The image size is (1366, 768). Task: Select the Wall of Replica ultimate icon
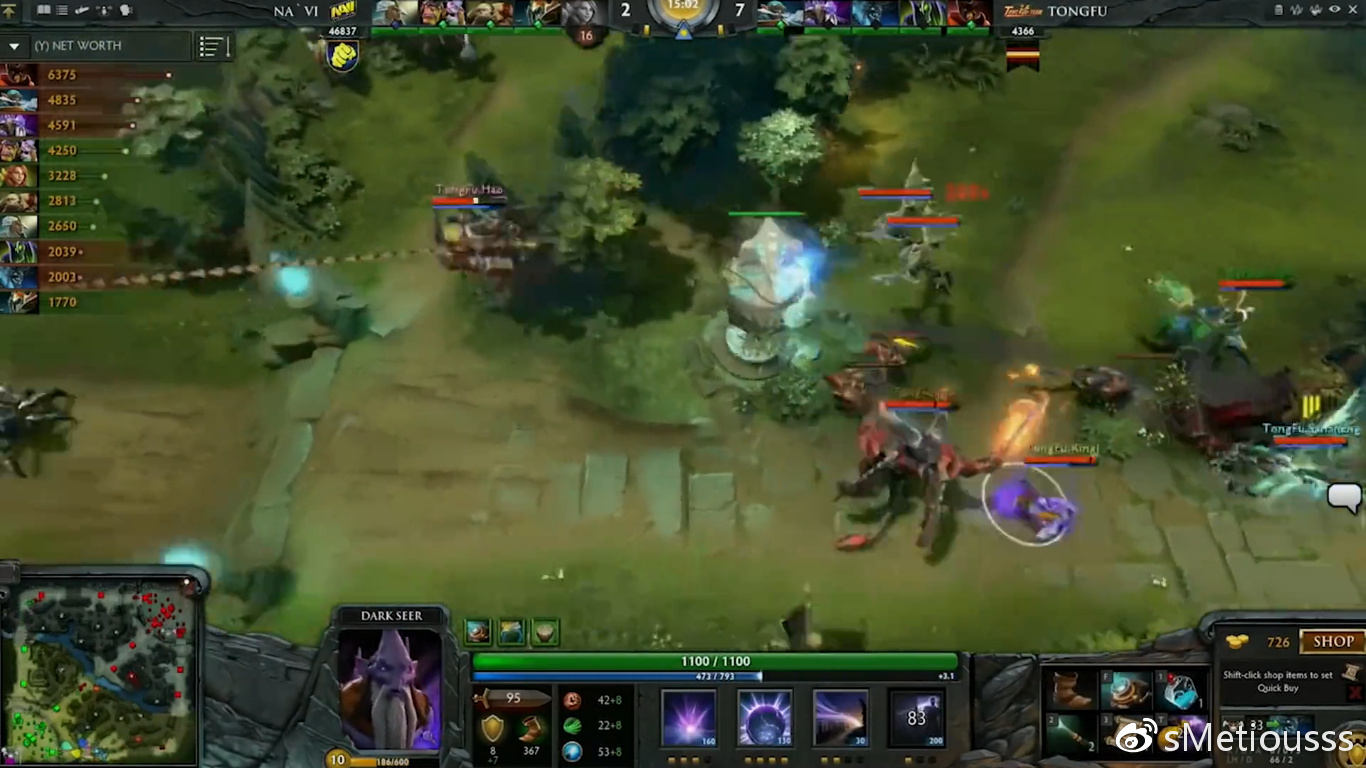pyautogui.click(x=916, y=717)
